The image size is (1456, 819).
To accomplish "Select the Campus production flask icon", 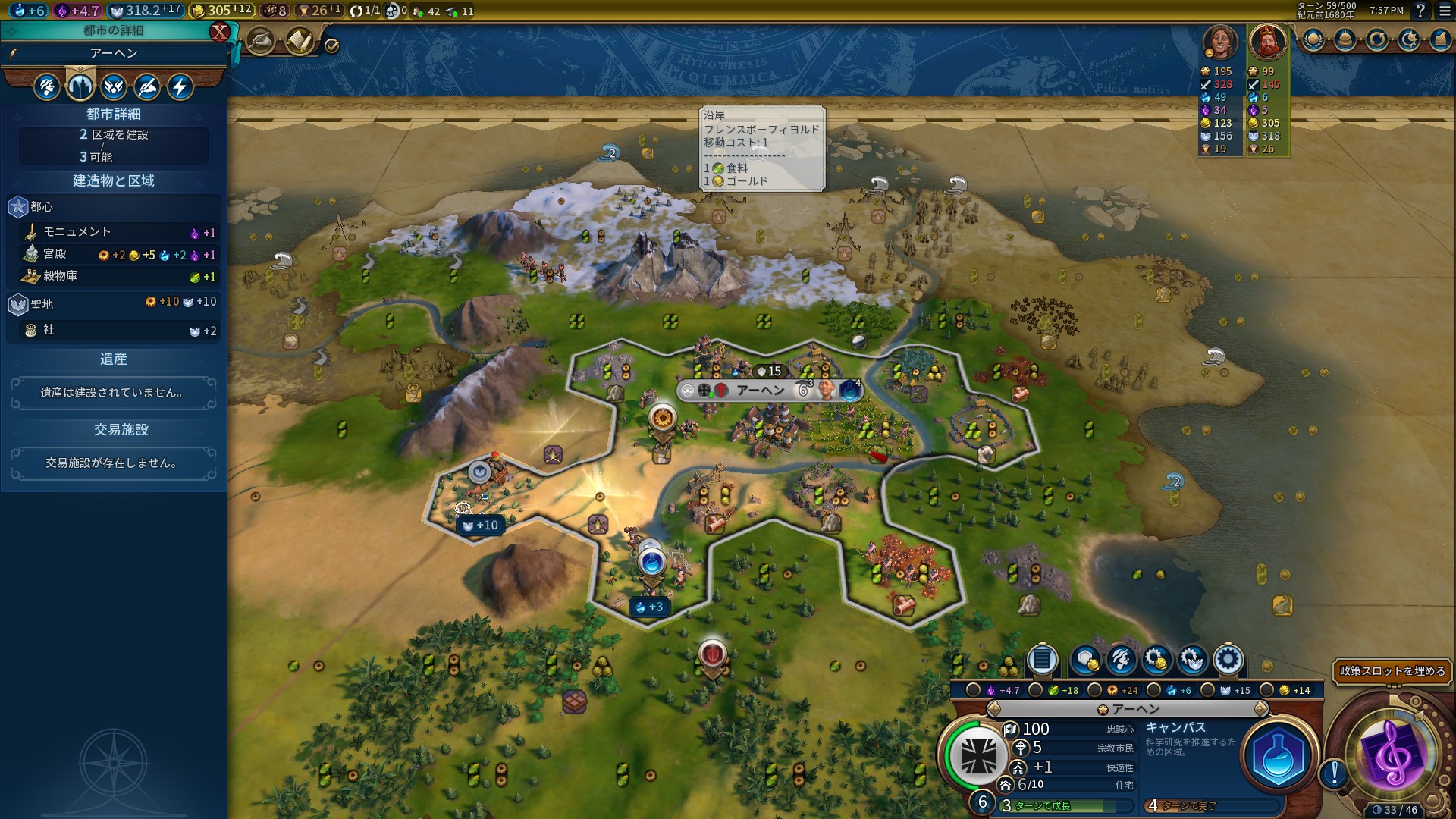I will point(1278,756).
